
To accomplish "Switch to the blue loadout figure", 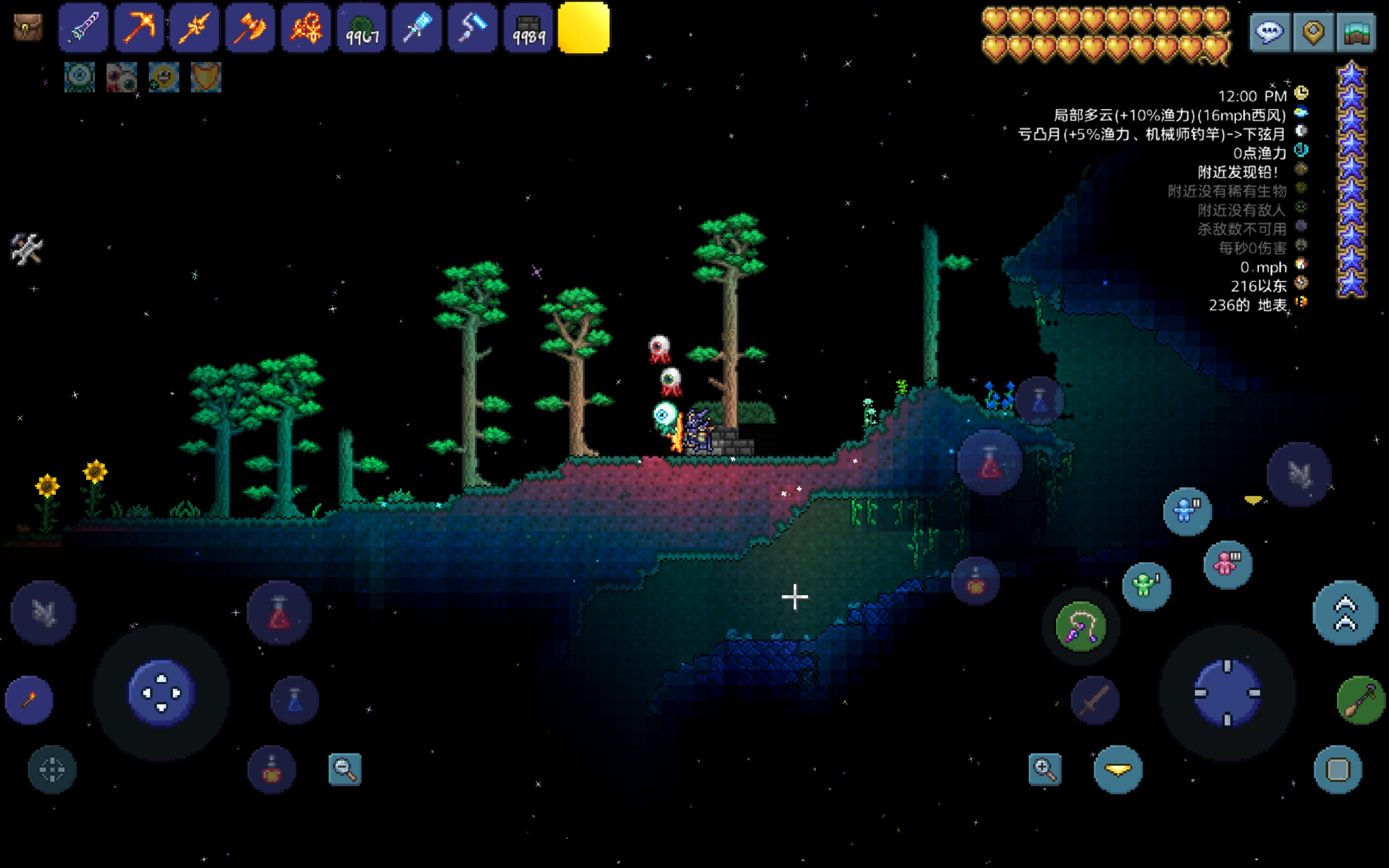I will tap(1187, 511).
